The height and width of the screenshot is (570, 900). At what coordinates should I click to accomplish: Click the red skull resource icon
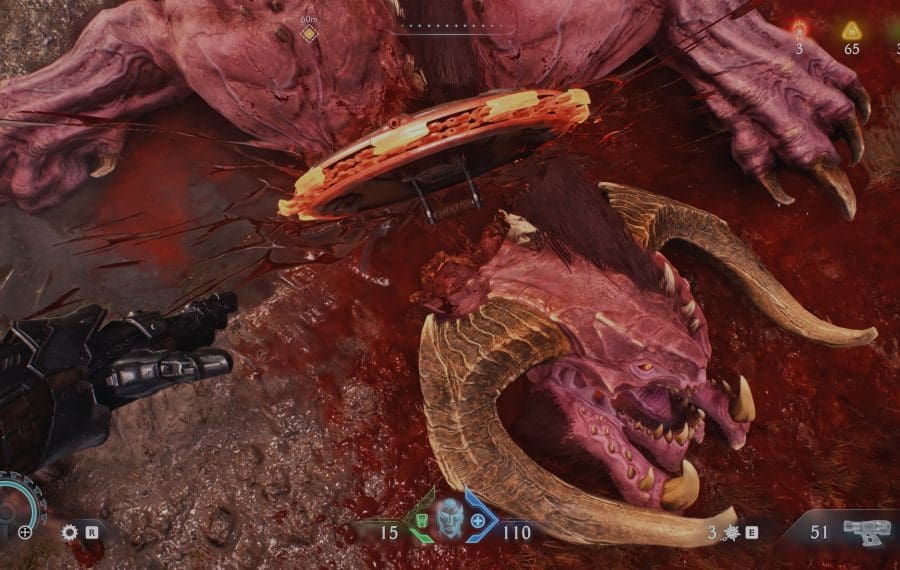pos(799,29)
